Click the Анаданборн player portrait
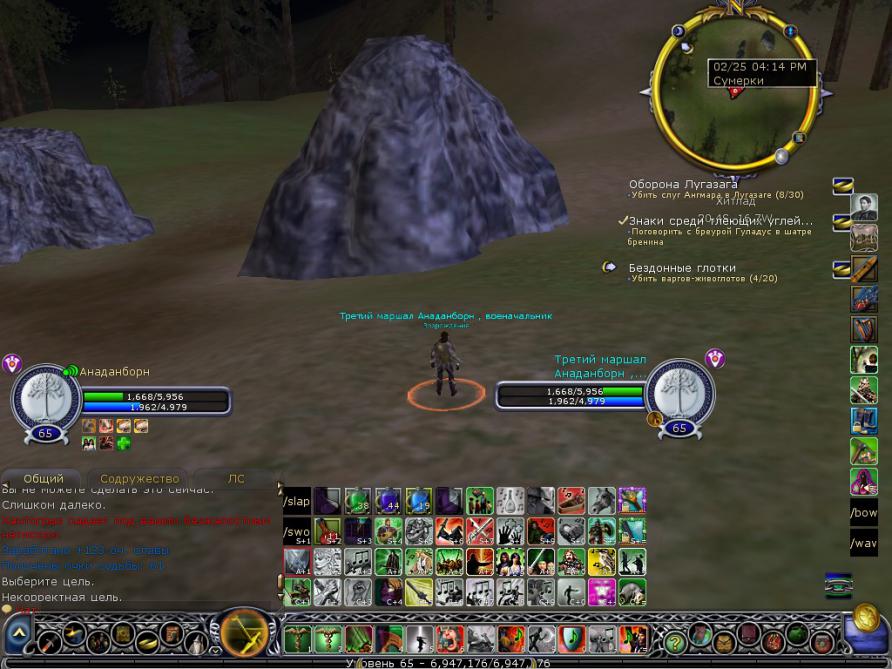892x669 pixels. click(x=45, y=395)
